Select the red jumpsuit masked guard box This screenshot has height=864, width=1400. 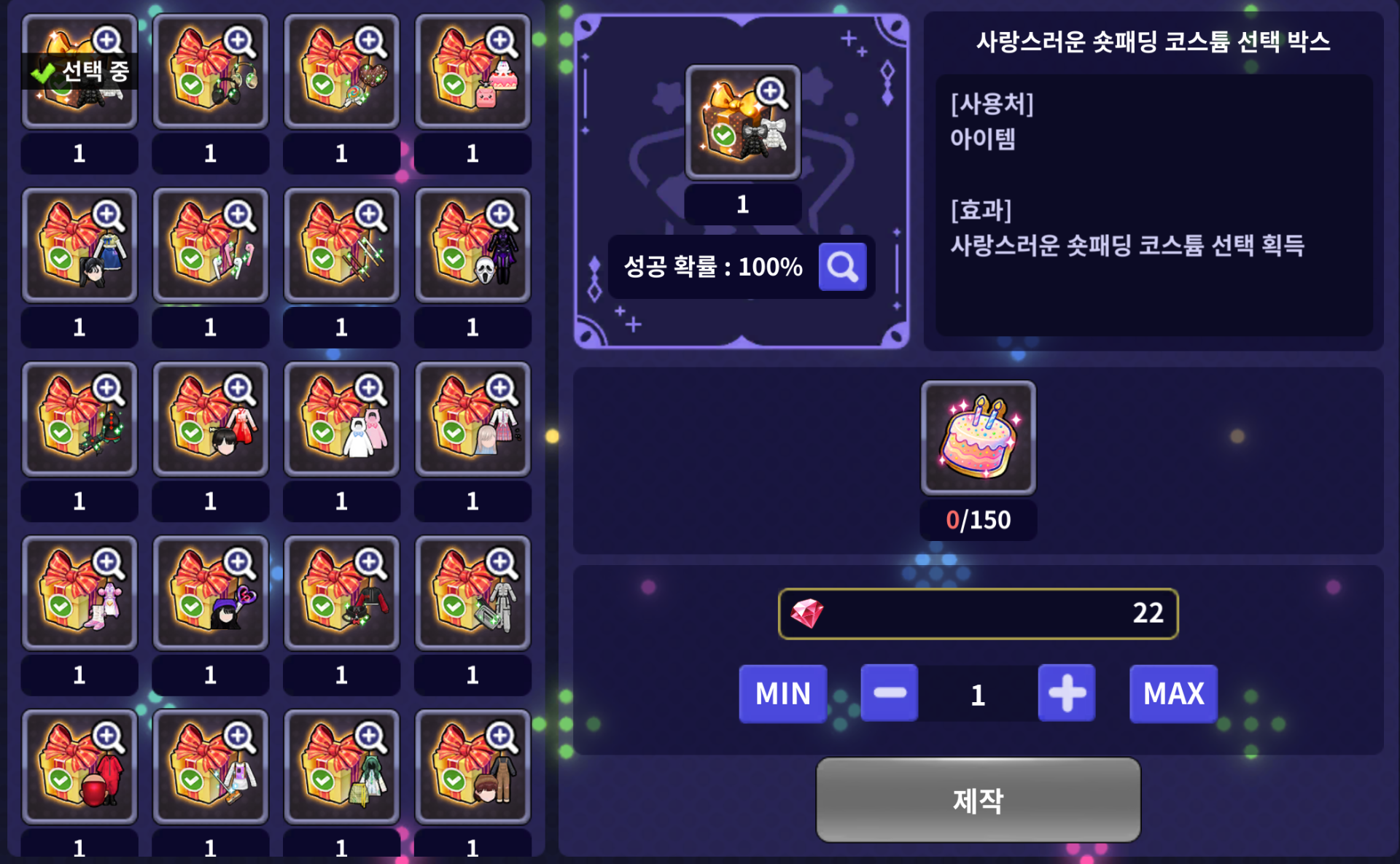79,767
